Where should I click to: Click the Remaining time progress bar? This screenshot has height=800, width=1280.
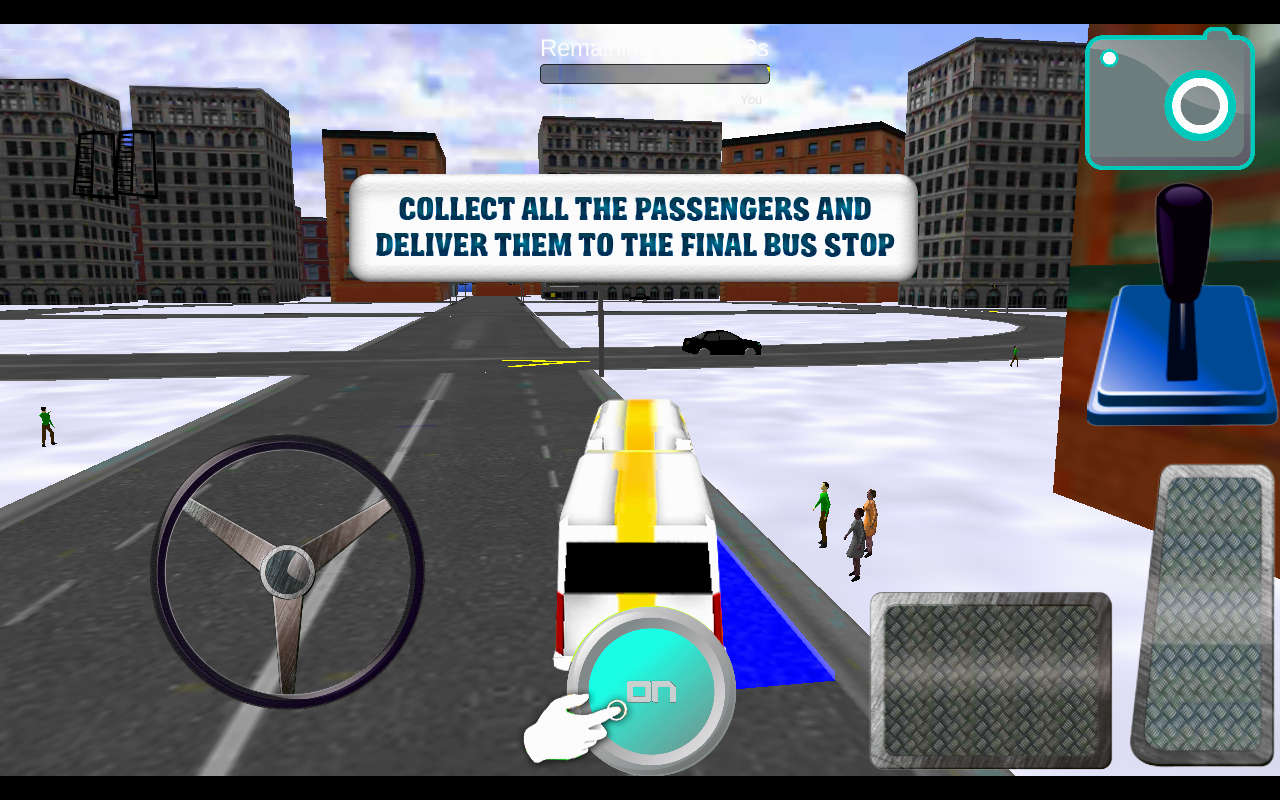655,73
